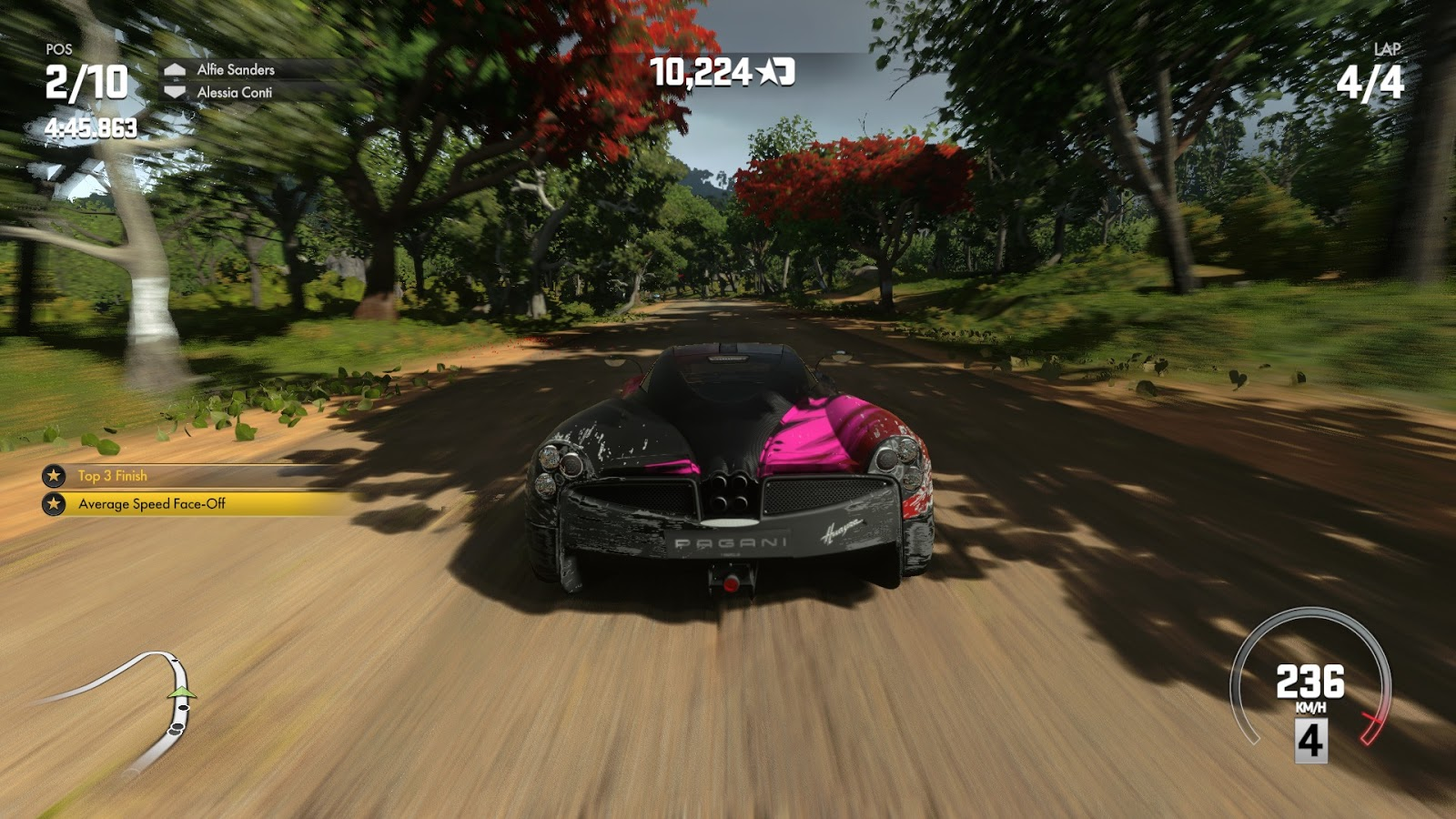This screenshot has height=819, width=1456.
Task: Select the Average Speed Face-Off objective
Action: [152, 504]
